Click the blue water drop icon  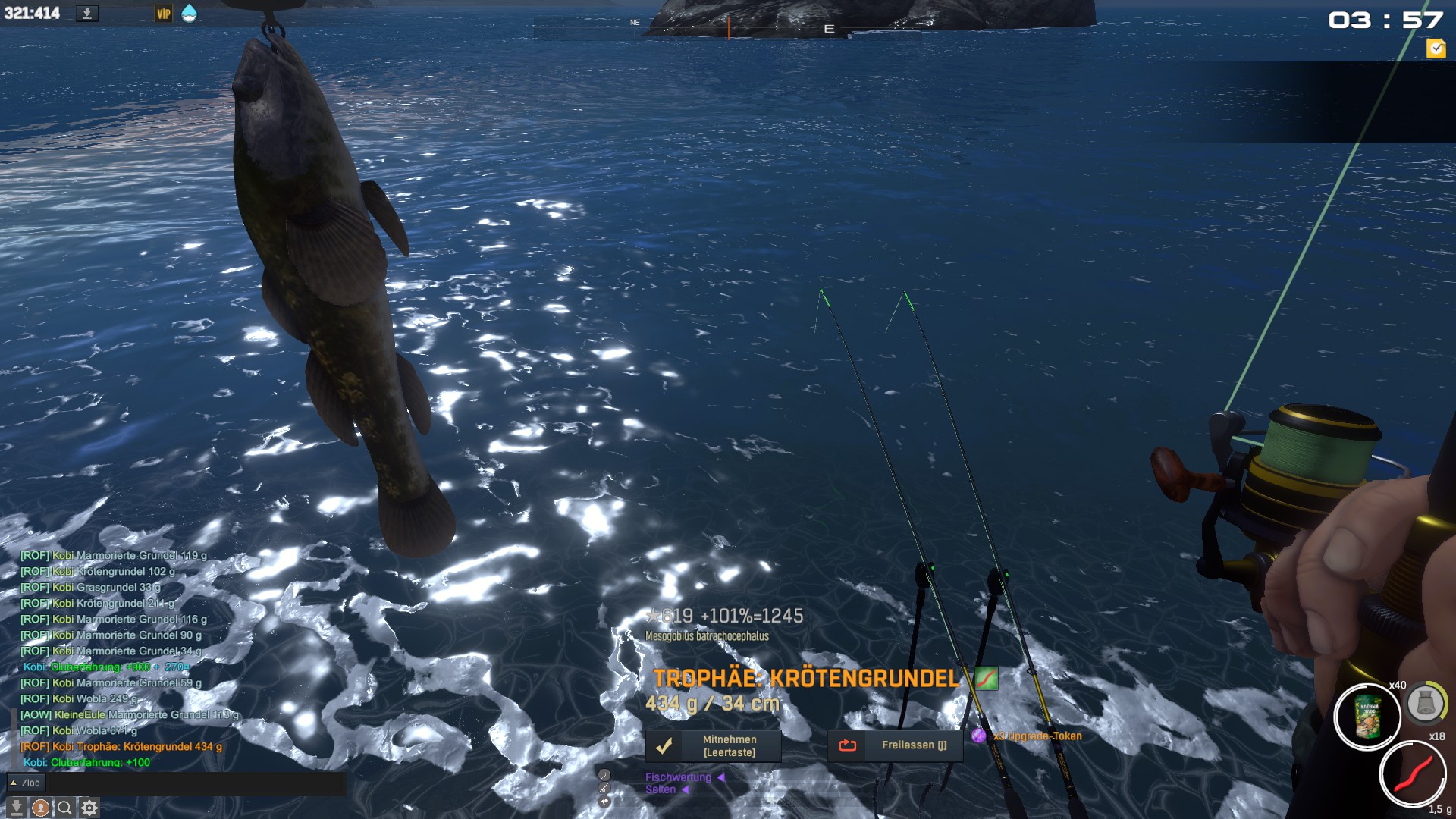click(x=189, y=14)
